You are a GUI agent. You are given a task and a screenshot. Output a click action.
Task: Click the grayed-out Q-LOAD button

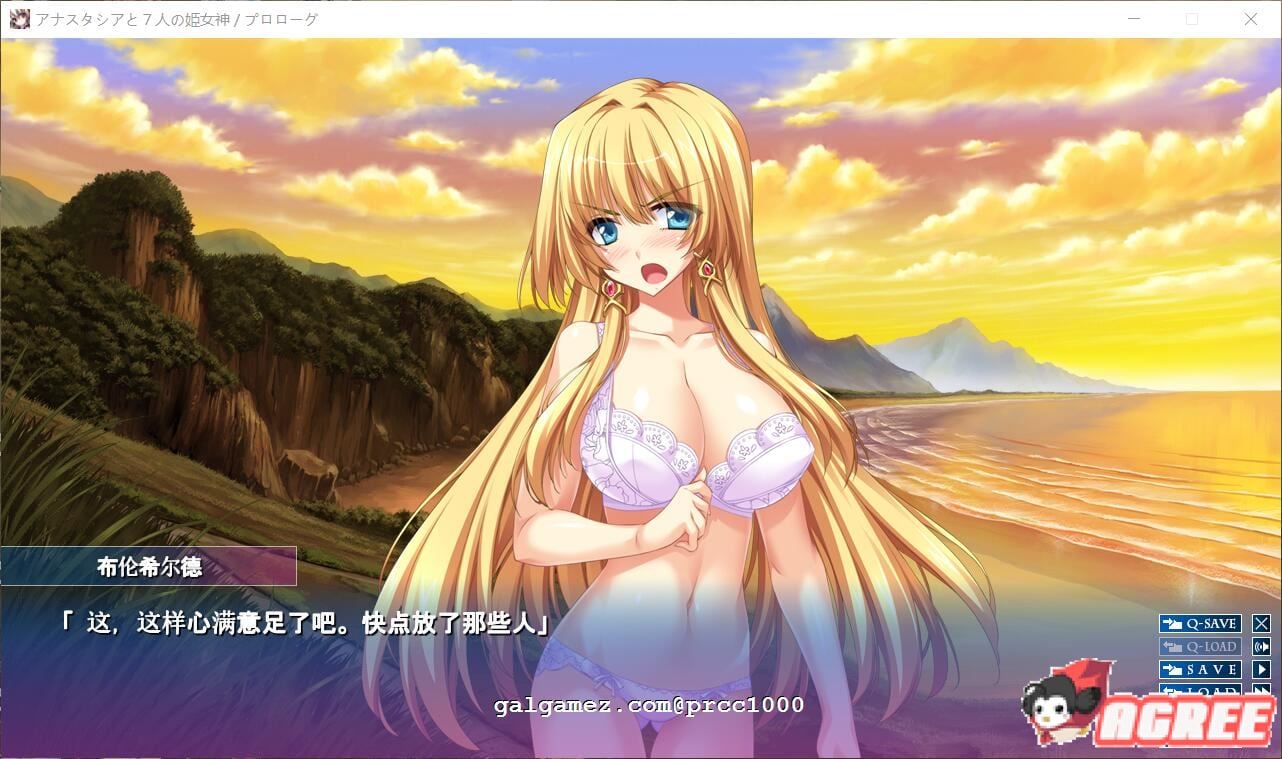(x=1200, y=646)
